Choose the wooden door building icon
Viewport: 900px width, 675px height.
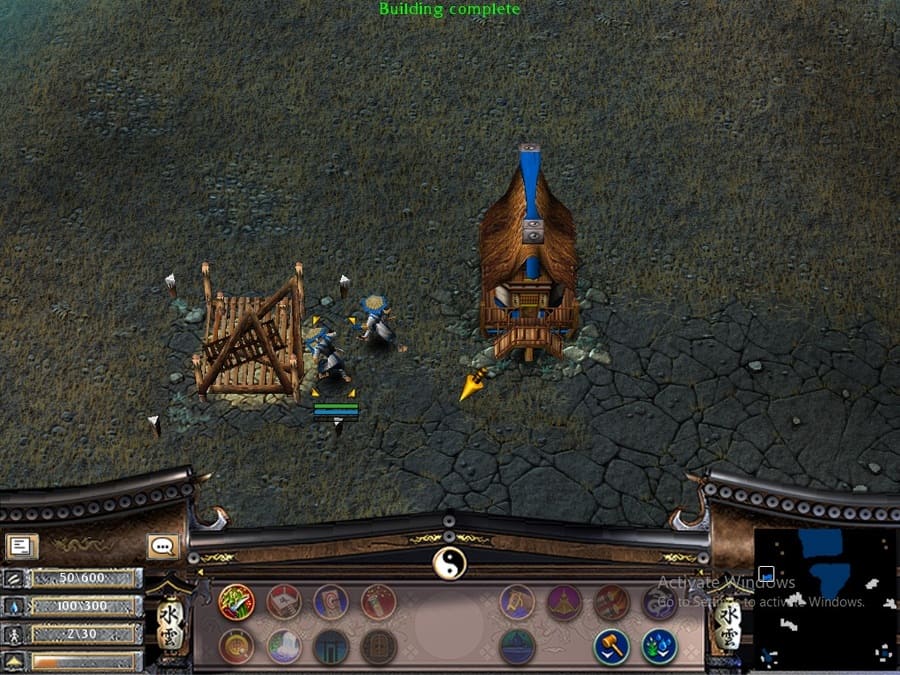378,646
